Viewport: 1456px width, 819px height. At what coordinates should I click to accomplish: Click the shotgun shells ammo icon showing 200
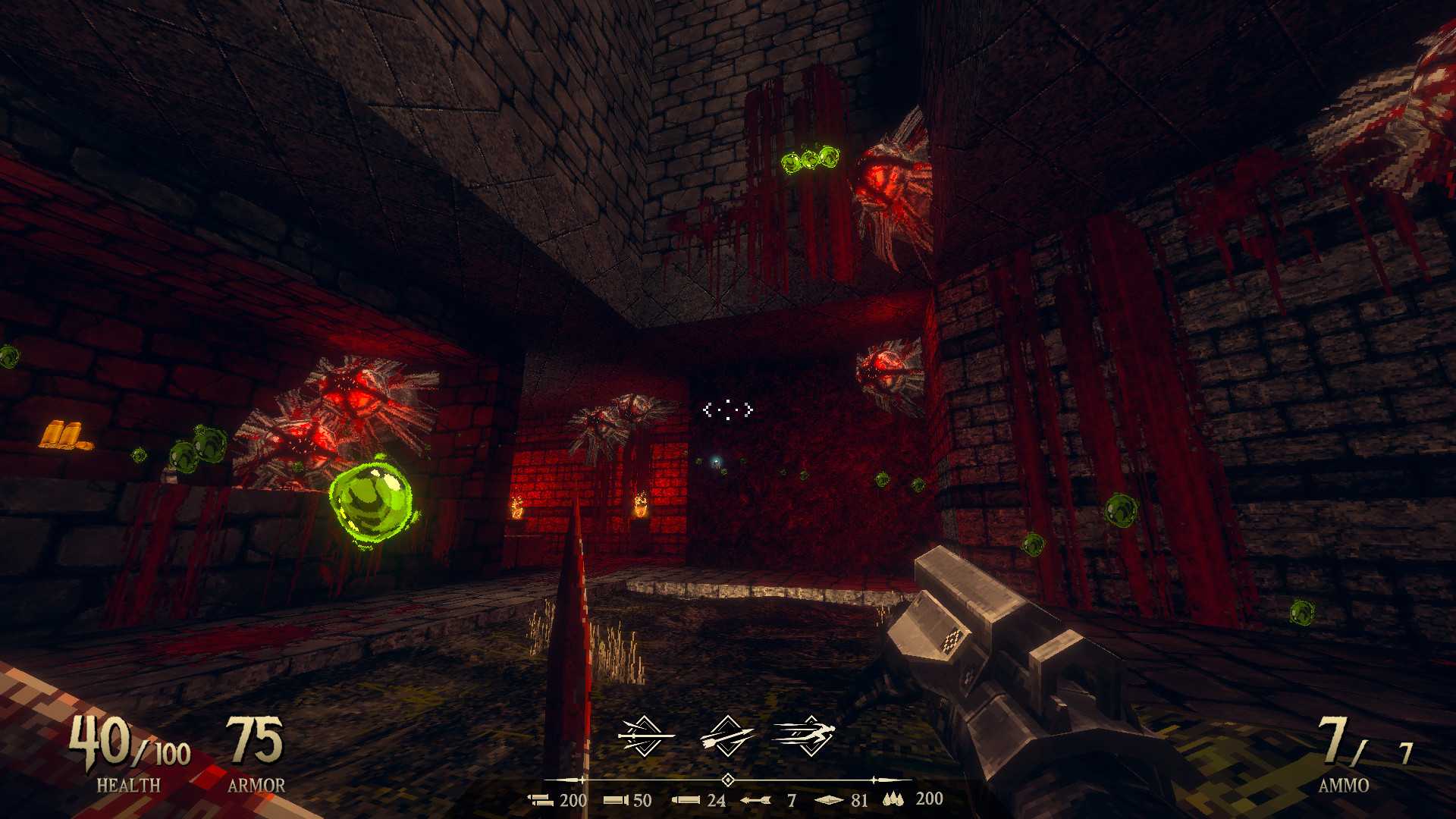coord(540,799)
